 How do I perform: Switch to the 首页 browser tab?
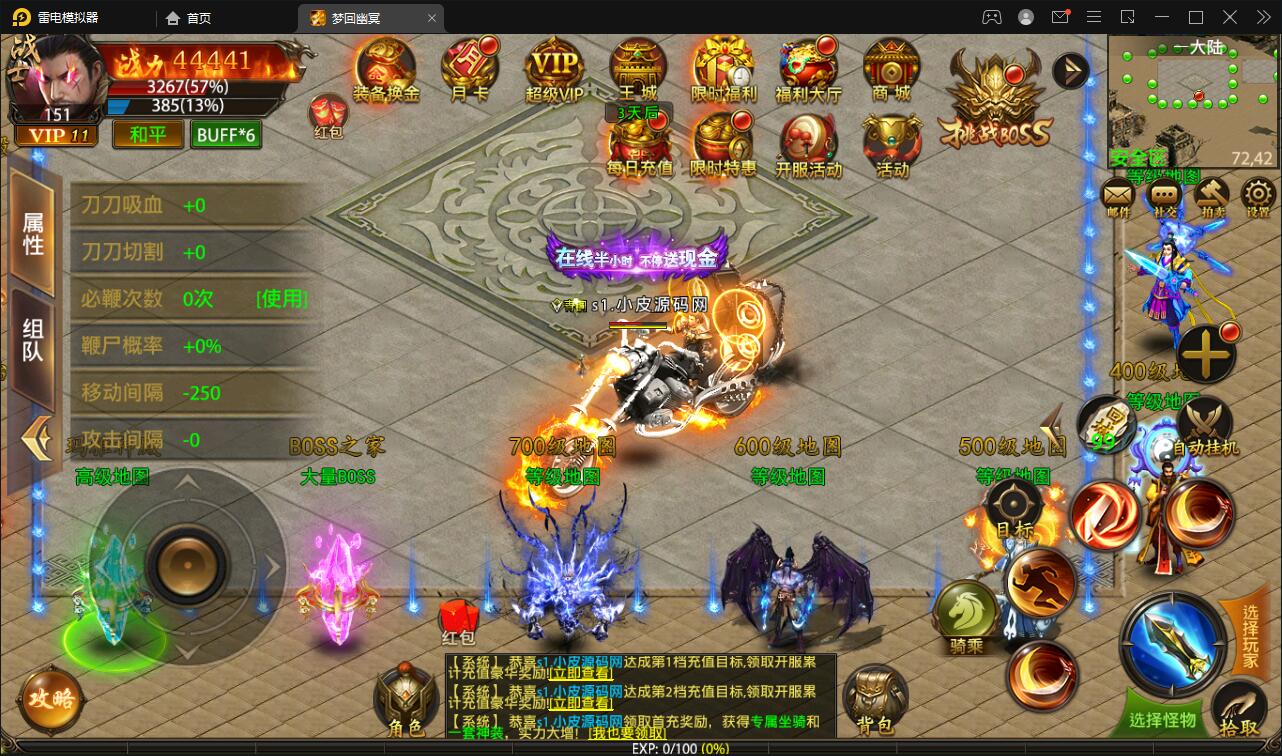(187, 17)
